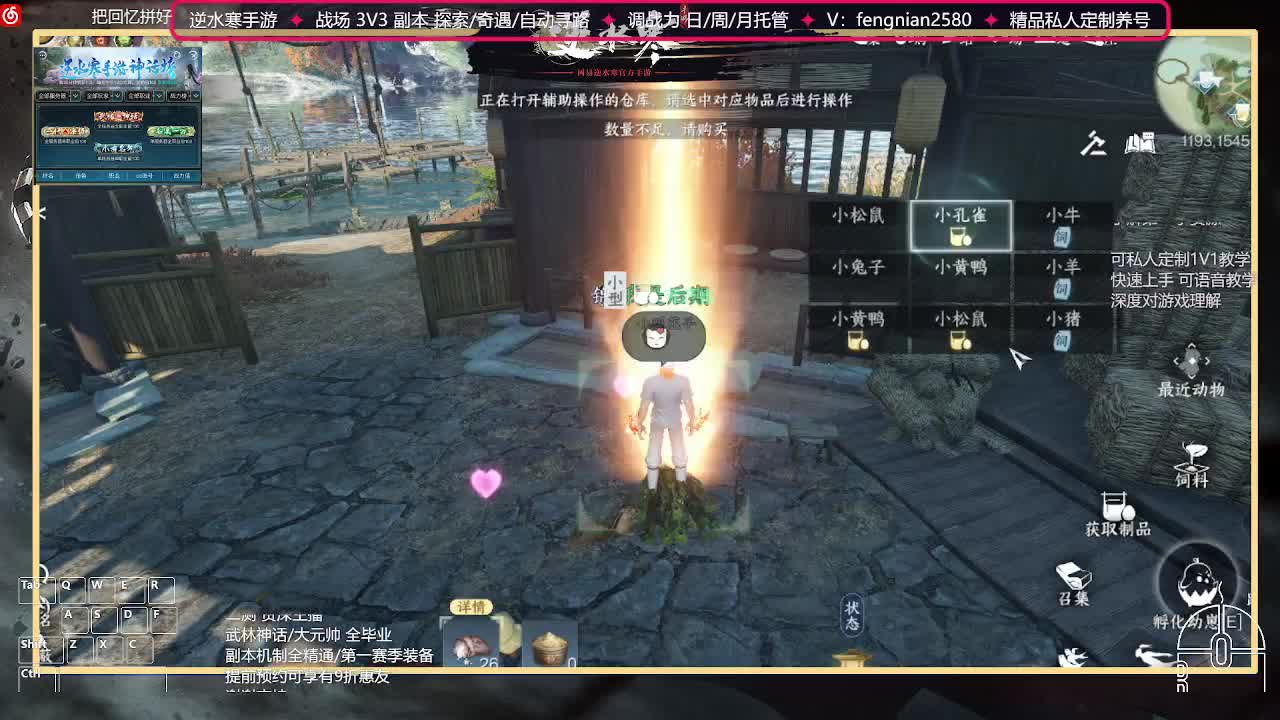
Task: Click the 最近动物 recent animals compass icon
Action: [x=1190, y=358]
